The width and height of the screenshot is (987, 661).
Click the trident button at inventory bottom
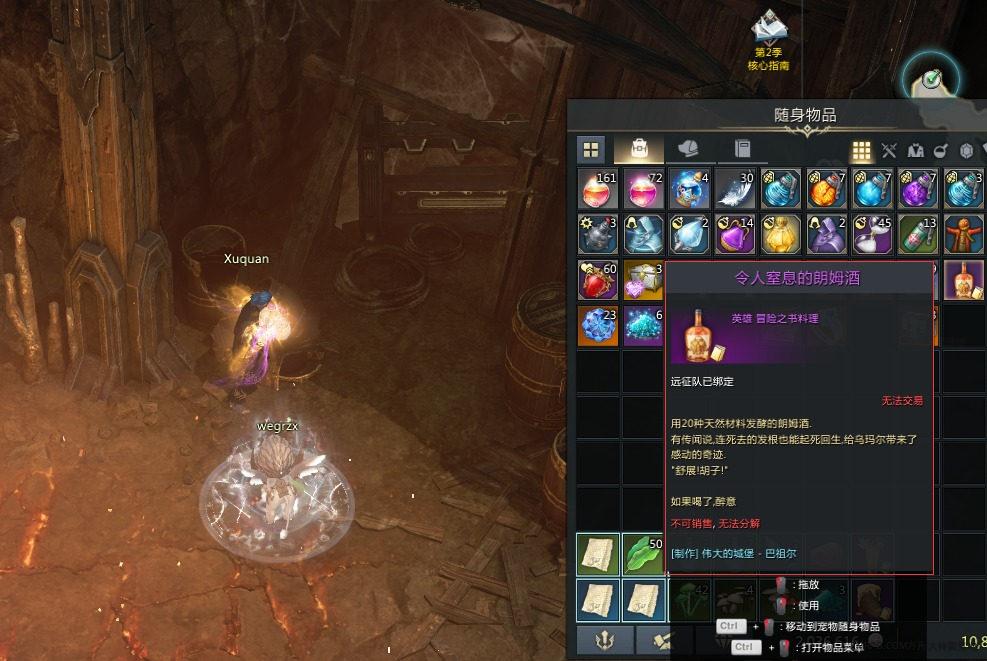[x=605, y=640]
